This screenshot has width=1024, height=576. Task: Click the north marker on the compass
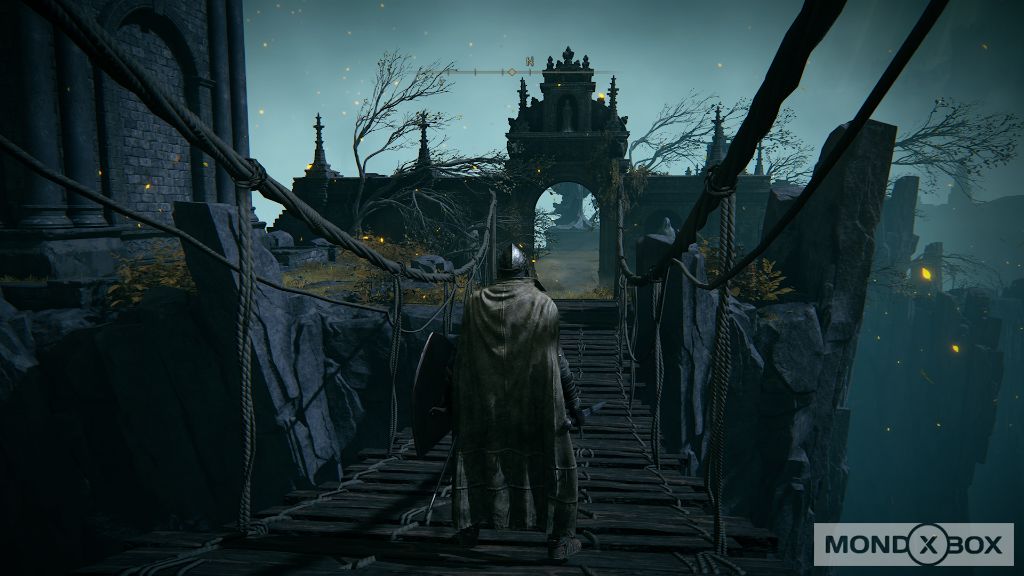point(530,62)
